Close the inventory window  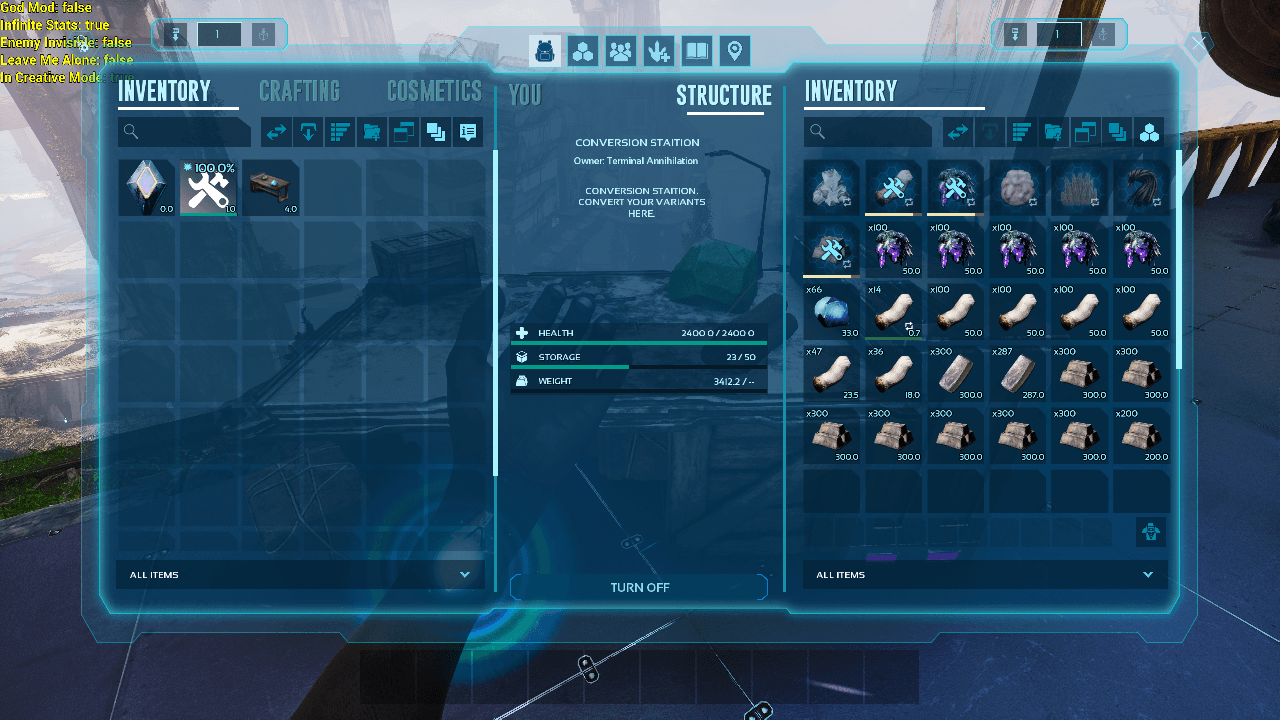(1198, 43)
